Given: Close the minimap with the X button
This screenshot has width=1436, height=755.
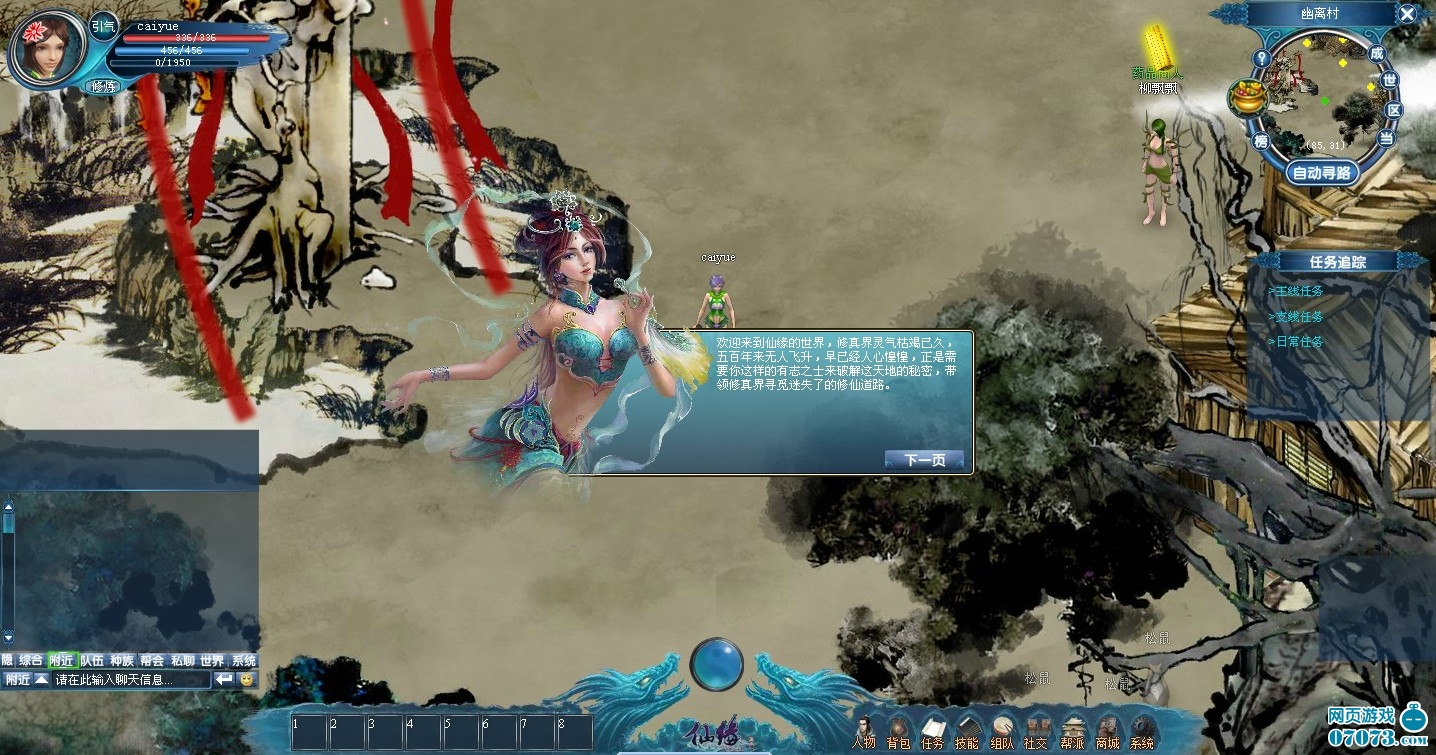Looking at the screenshot, I should 1407,14.
